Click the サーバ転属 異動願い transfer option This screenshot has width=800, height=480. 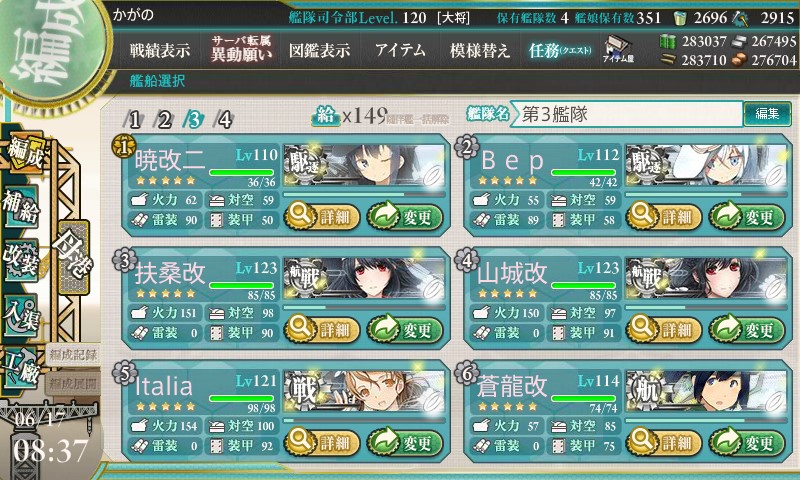(x=240, y=50)
